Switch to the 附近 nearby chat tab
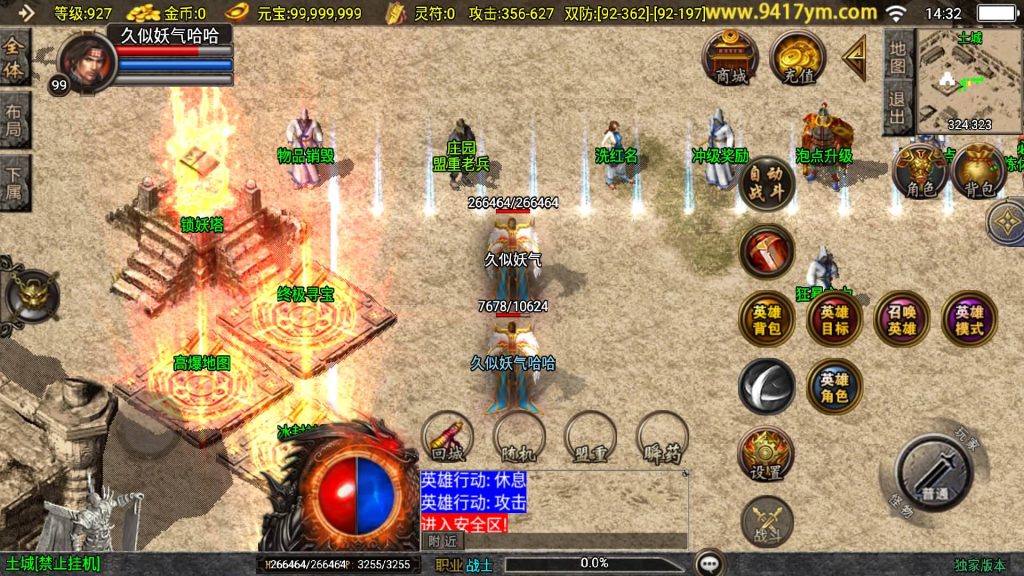The image size is (1024, 576). pos(442,540)
